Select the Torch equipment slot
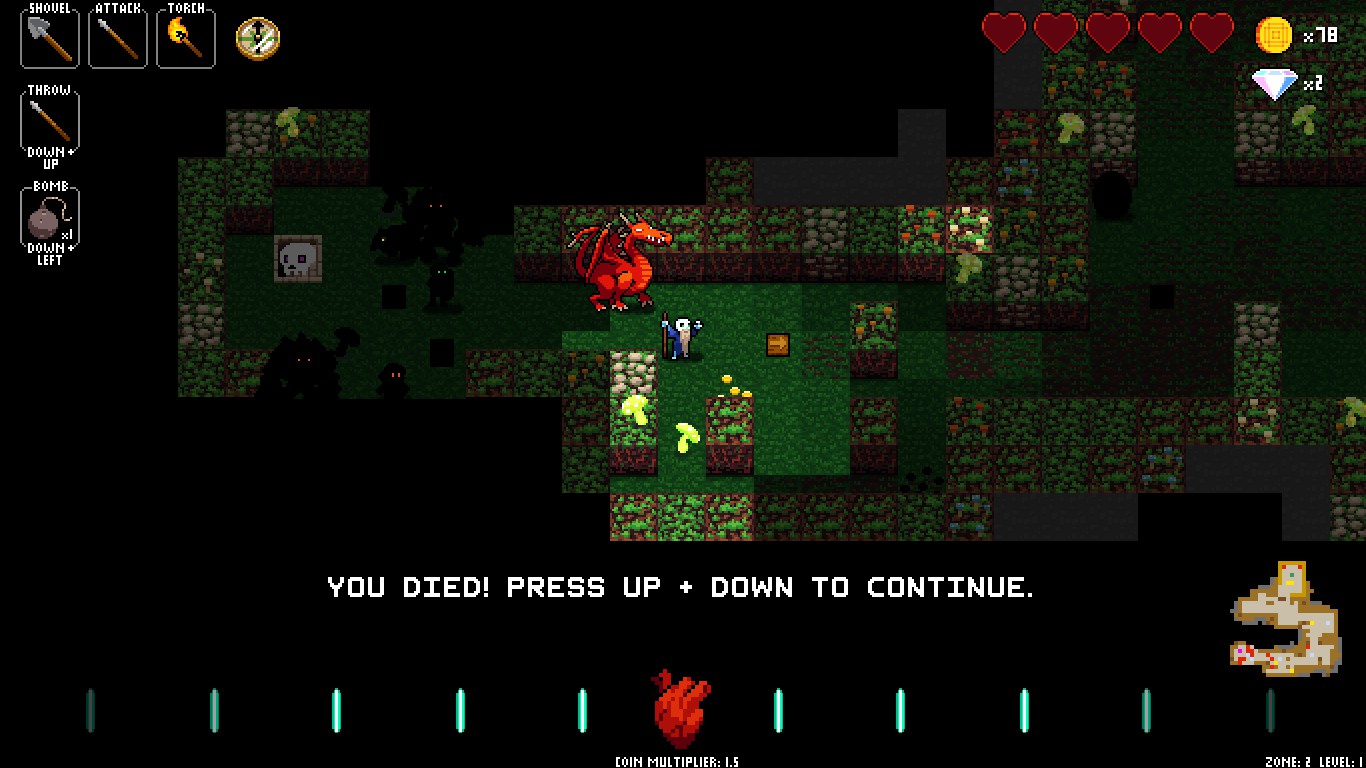 (x=186, y=37)
